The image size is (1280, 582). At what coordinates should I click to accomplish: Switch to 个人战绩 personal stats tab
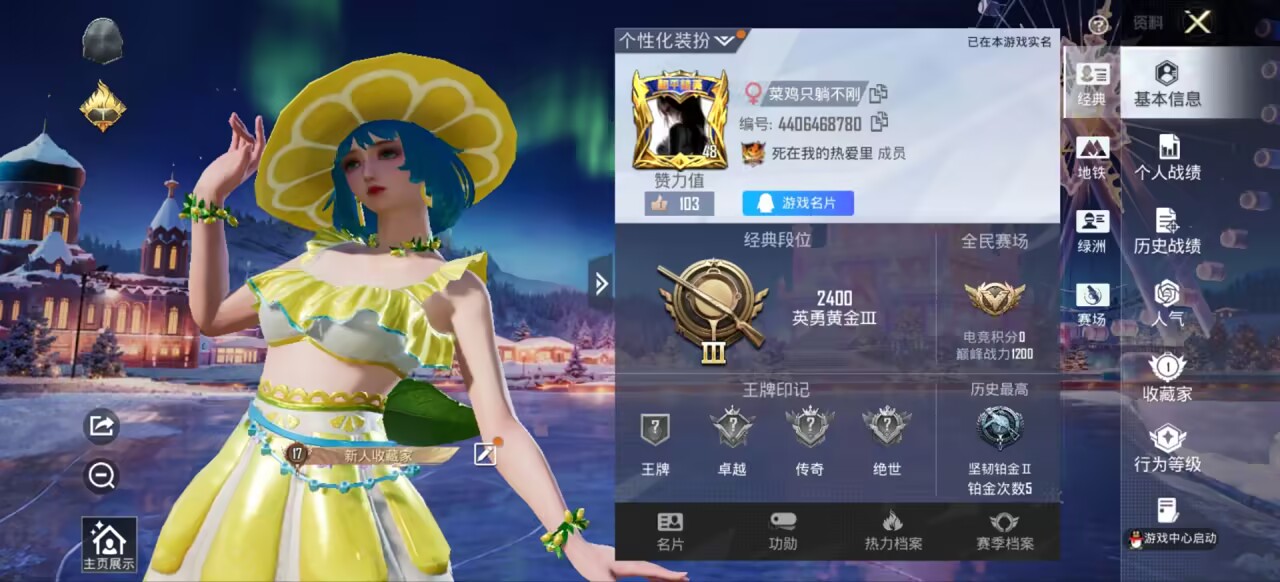[x=1167, y=158]
